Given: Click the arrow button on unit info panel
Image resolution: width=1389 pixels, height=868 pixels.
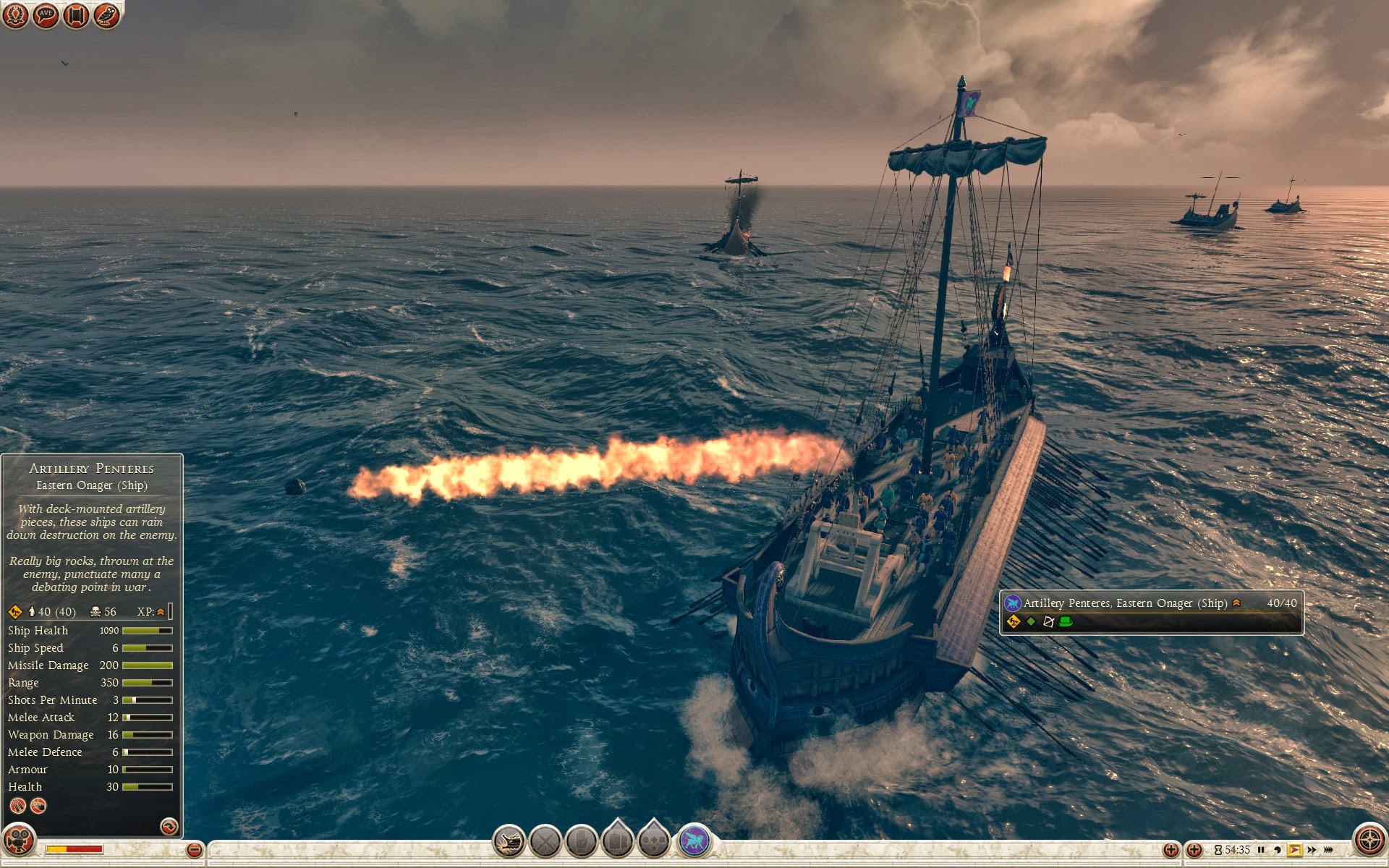Looking at the screenshot, I should pyautogui.click(x=169, y=826).
